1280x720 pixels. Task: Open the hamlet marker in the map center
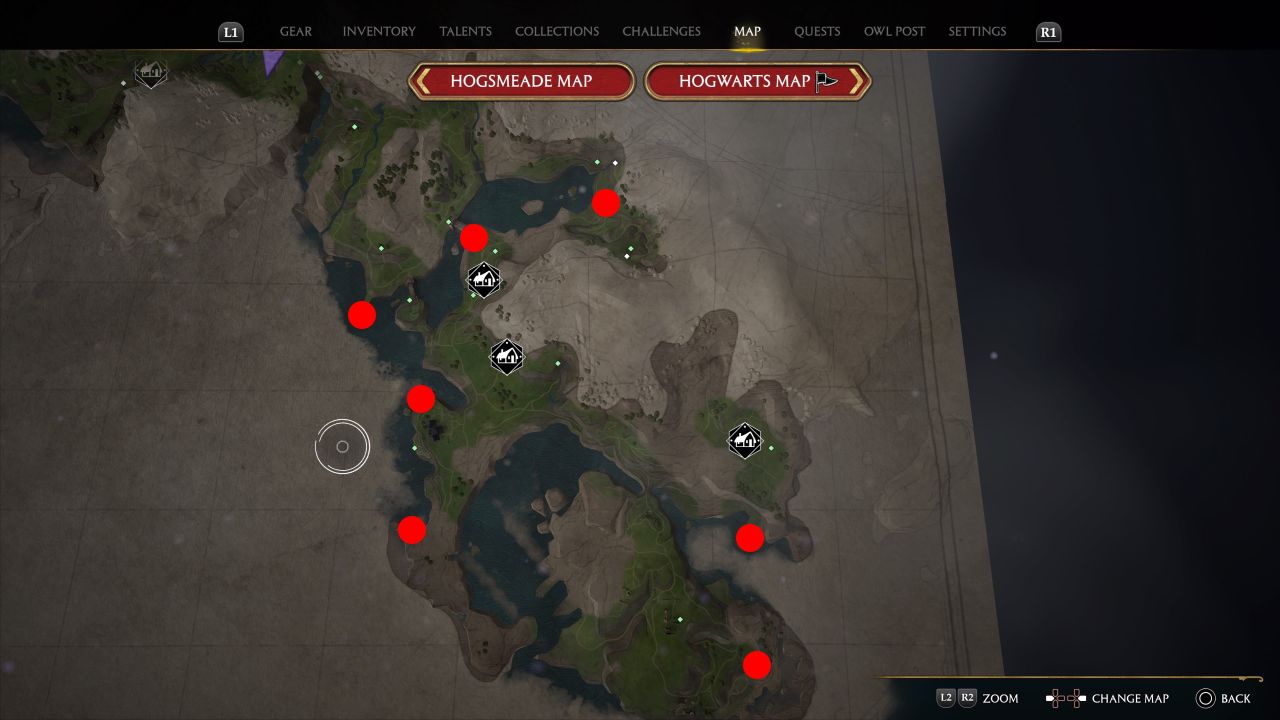506,357
